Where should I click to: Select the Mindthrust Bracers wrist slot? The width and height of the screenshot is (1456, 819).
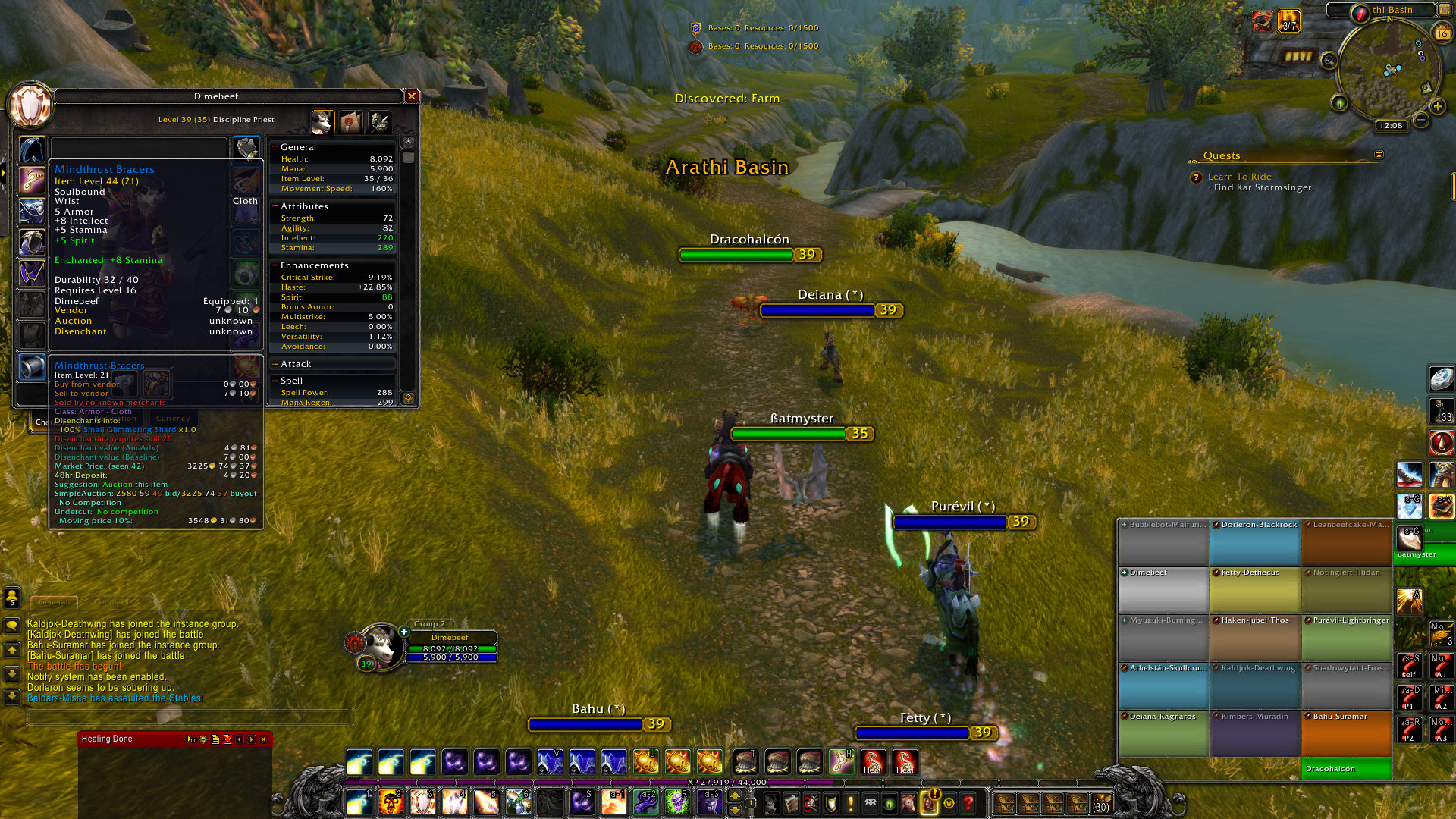click(x=32, y=367)
